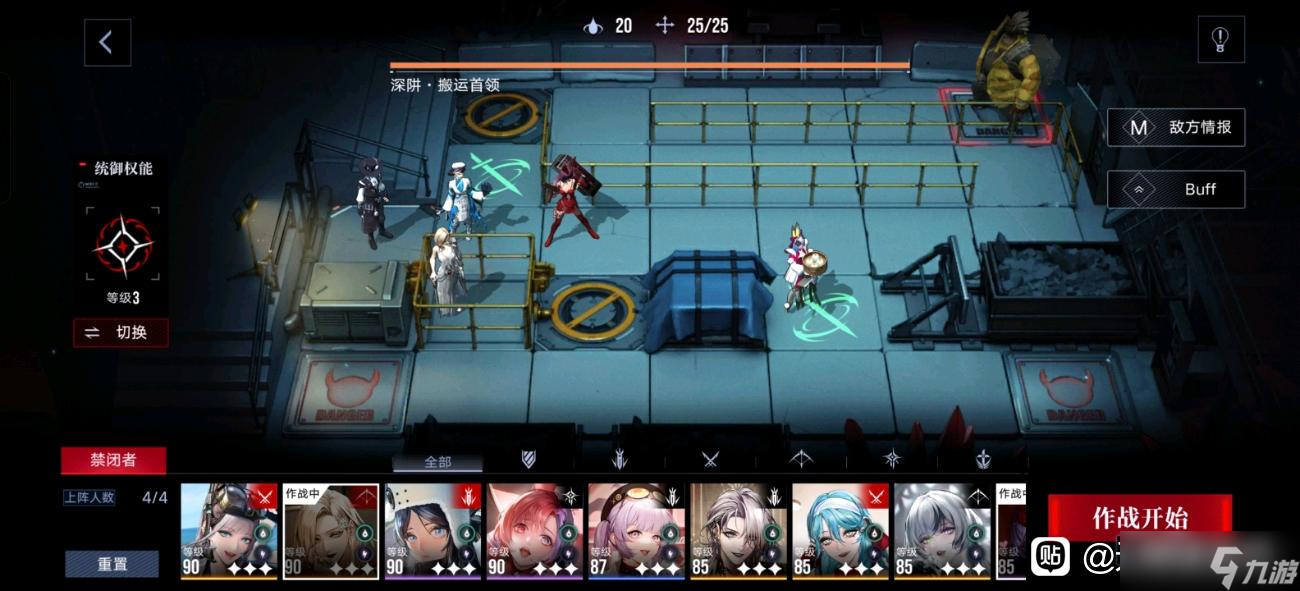Viewport: 1300px width, 591px height.
Task: Choose the pink-haired level 87 character card
Action: [636, 531]
